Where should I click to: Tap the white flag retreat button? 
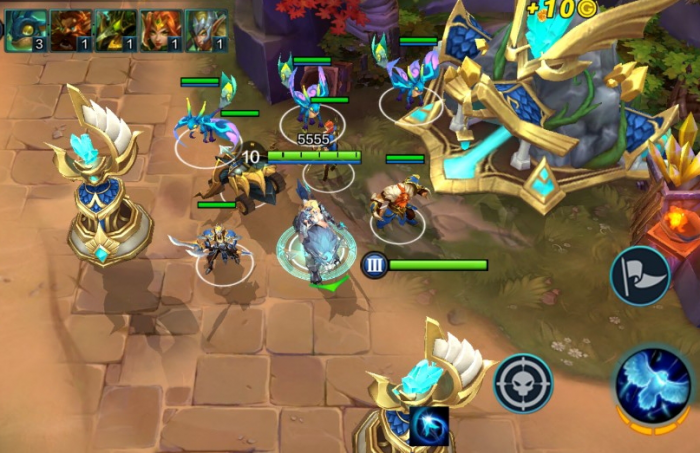(640, 275)
